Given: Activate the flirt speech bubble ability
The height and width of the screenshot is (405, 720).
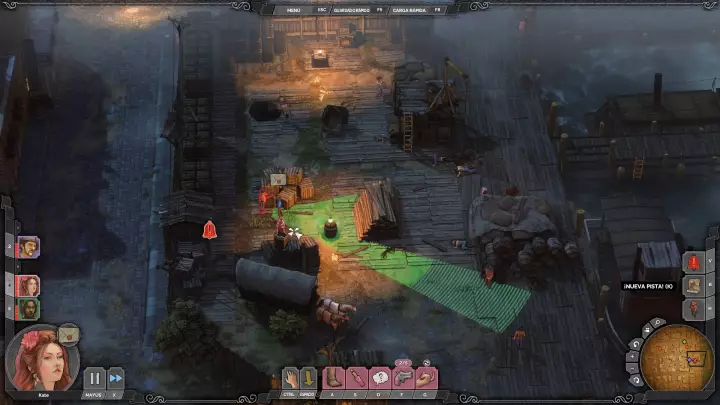Looking at the screenshot, I should tap(380, 378).
